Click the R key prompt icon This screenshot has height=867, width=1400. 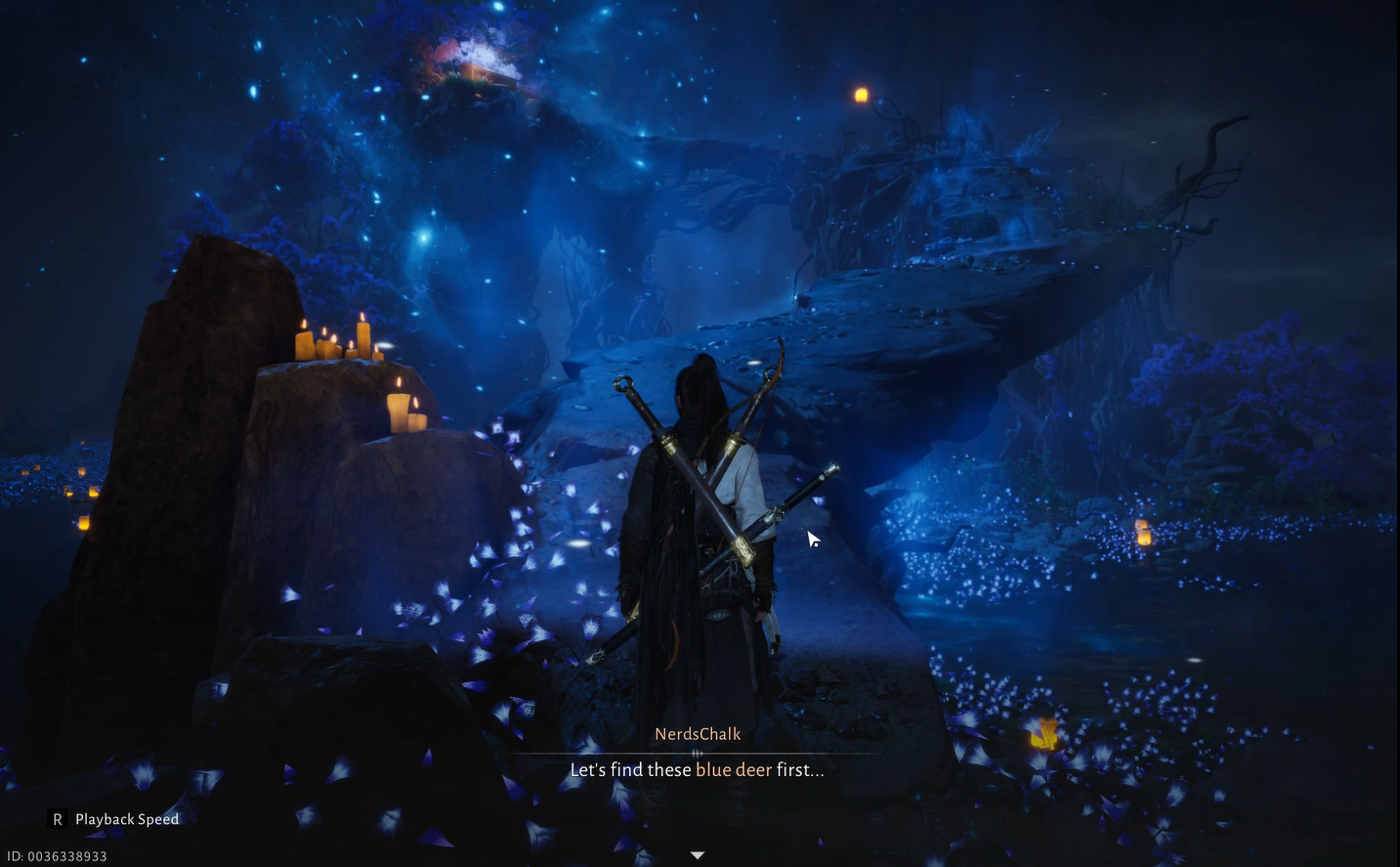pyautogui.click(x=57, y=819)
